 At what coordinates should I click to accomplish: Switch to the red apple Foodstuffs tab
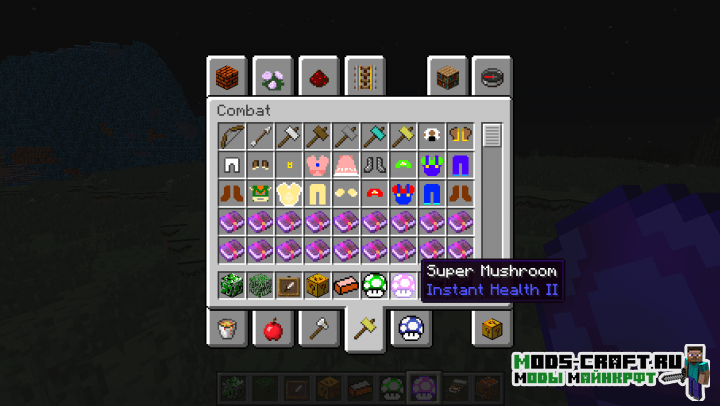[272, 328]
